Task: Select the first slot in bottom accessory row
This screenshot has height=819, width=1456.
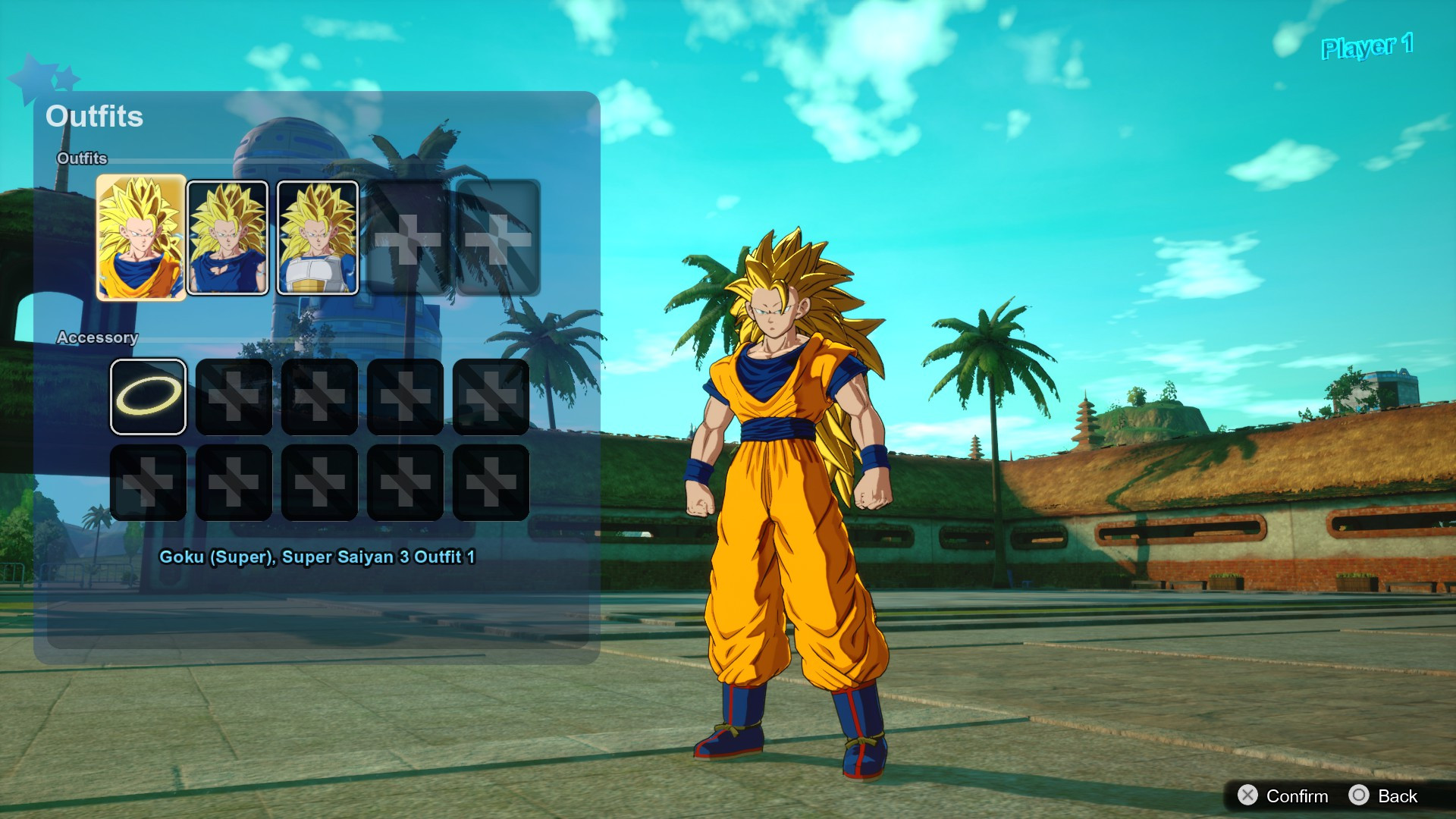Action: coord(149,482)
